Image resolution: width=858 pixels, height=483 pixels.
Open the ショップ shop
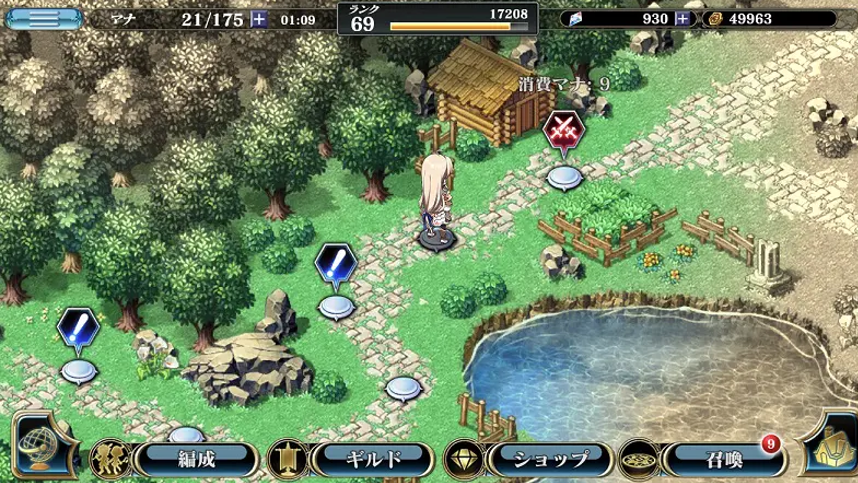click(541, 459)
